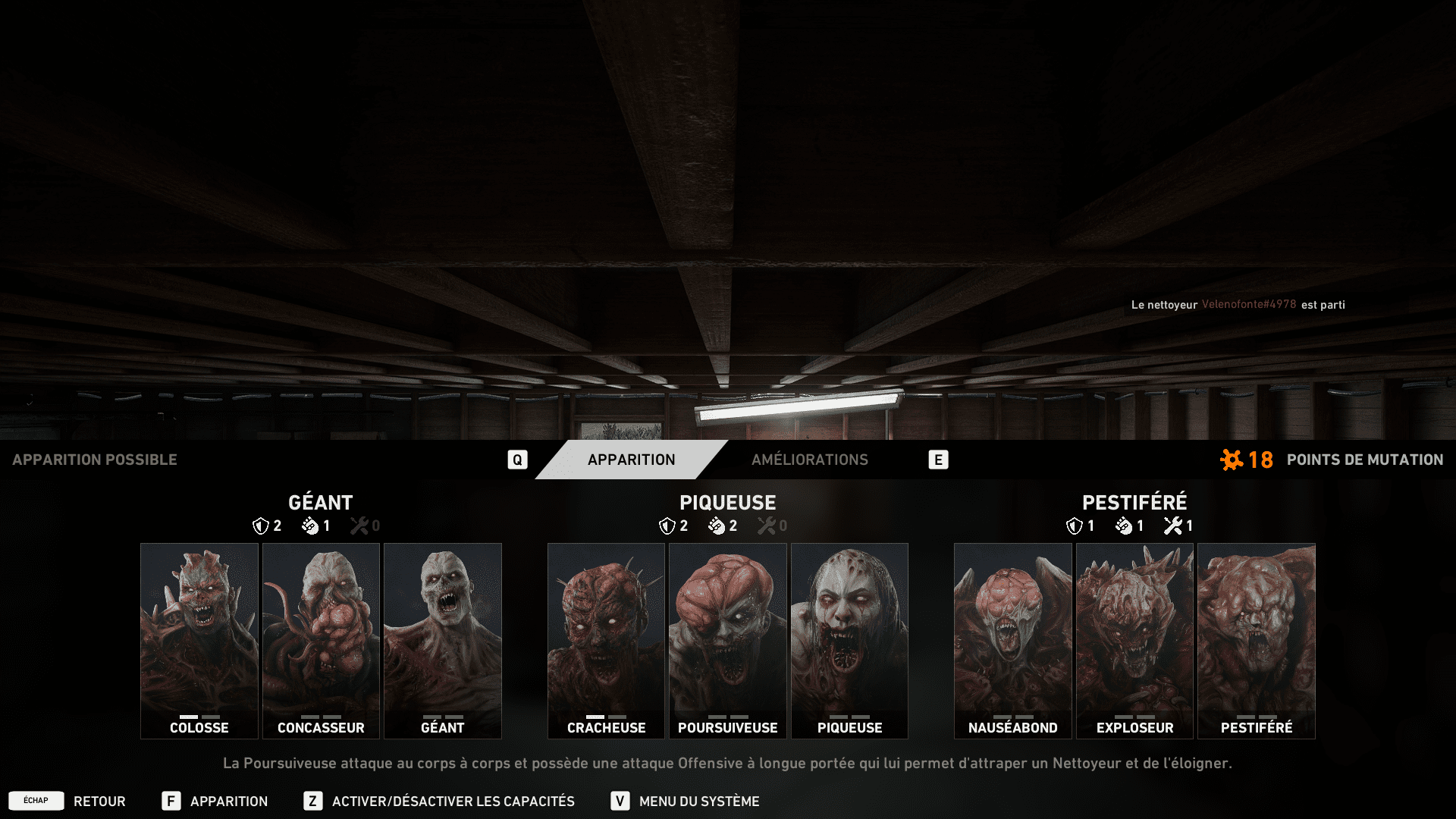This screenshot has height=819, width=1456.
Task: Select the Poursuiveuse mutation card
Action: coord(728,641)
